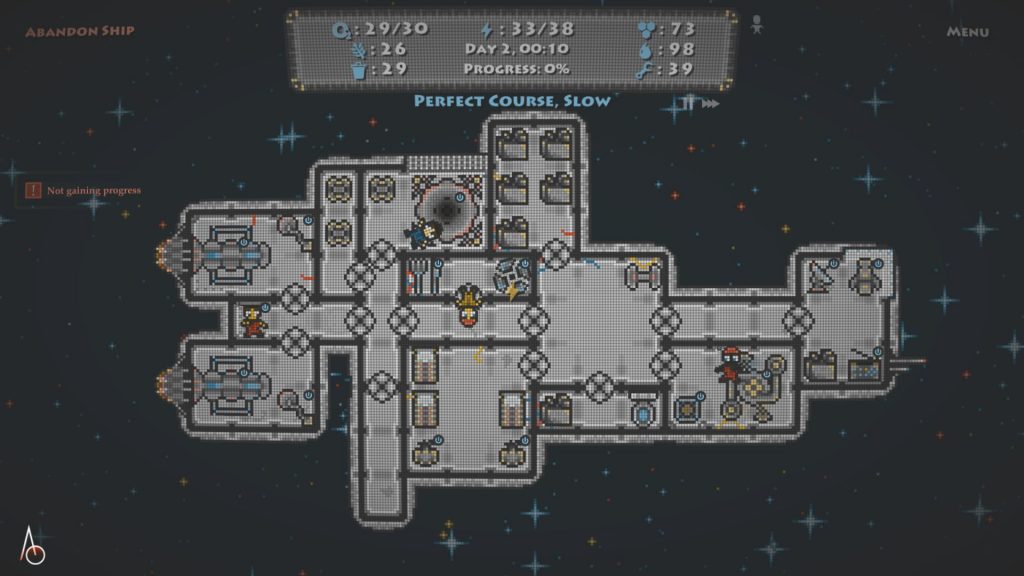The image size is (1024, 576).
Task: Click the compass logo icon
Action: point(33,548)
